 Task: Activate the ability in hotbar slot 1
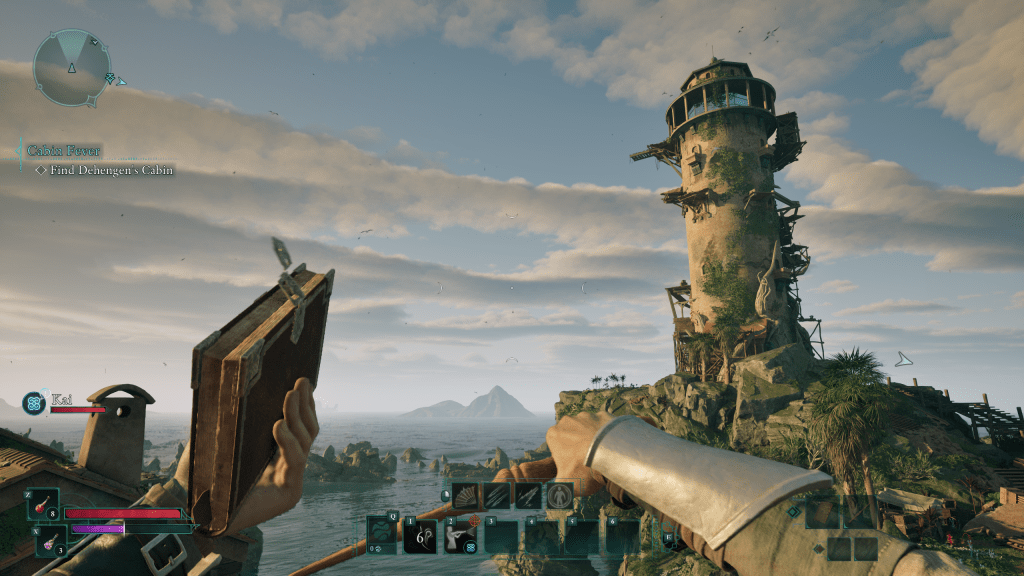420,535
